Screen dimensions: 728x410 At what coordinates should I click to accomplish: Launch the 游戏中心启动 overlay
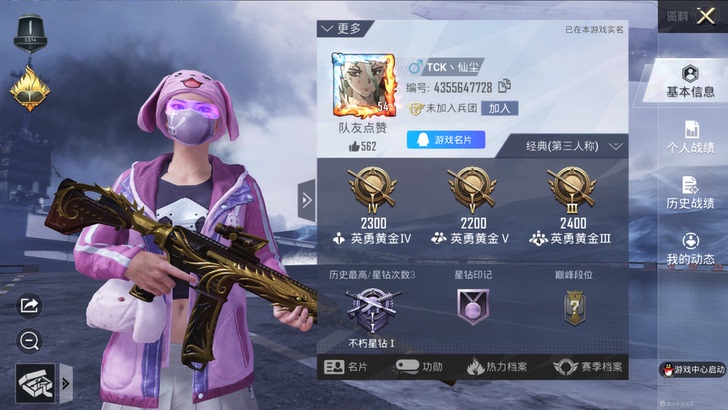[x=693, y=369]
